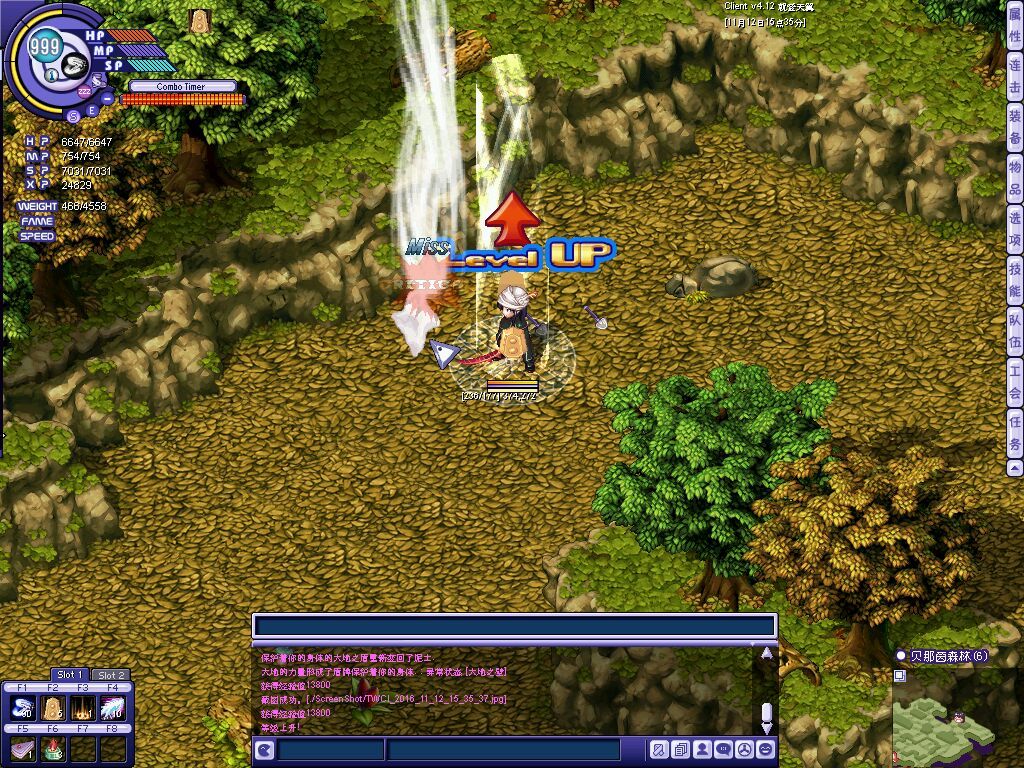Screen dimensions: 1024x768
Task: Switch to the Slot 2 hotbar tab
Action: [x=111, y=675]
